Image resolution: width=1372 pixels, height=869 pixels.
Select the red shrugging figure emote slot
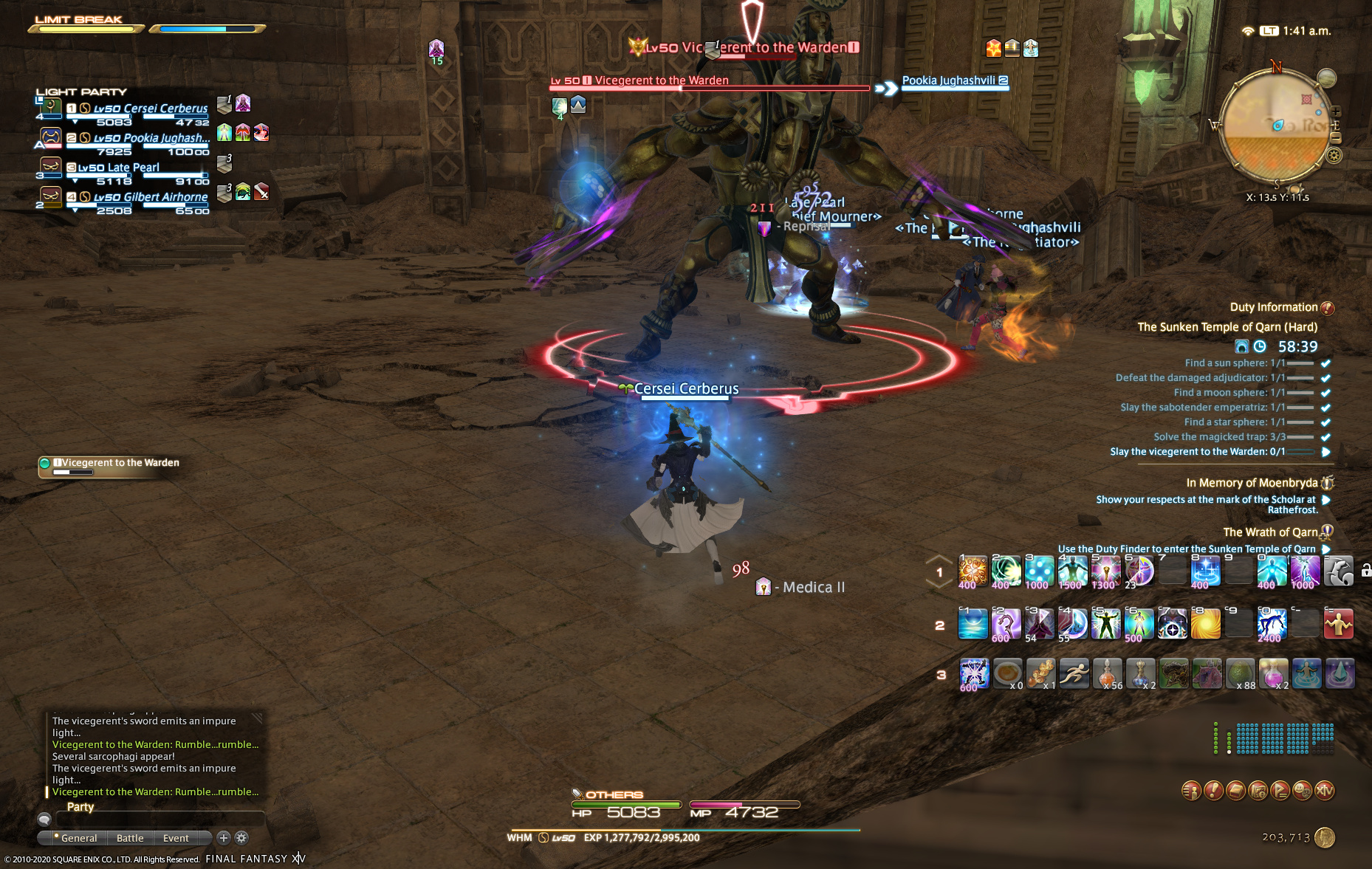pos(1338,624)
